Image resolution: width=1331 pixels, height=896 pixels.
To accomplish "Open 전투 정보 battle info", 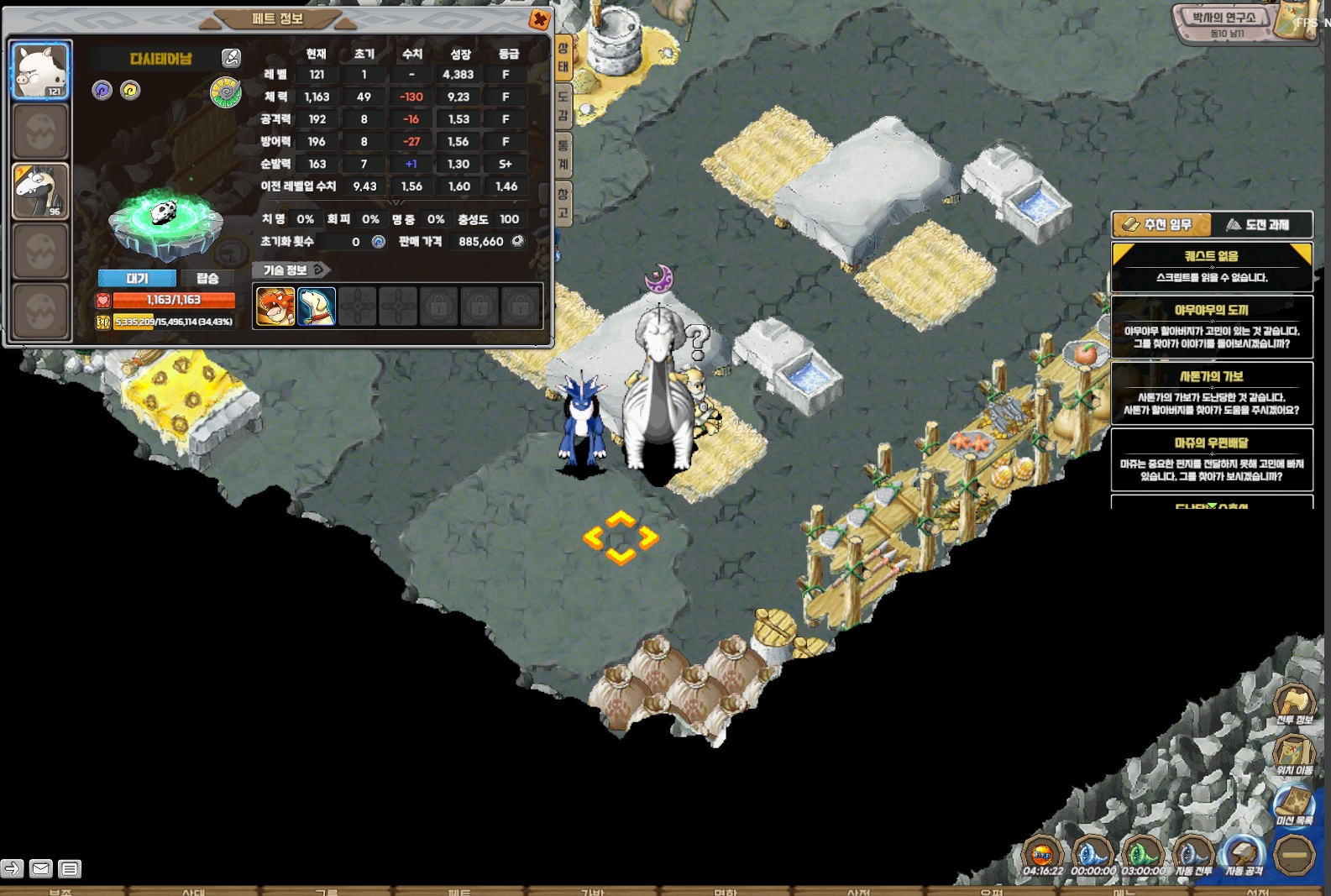I will [x=1294, y=705].
